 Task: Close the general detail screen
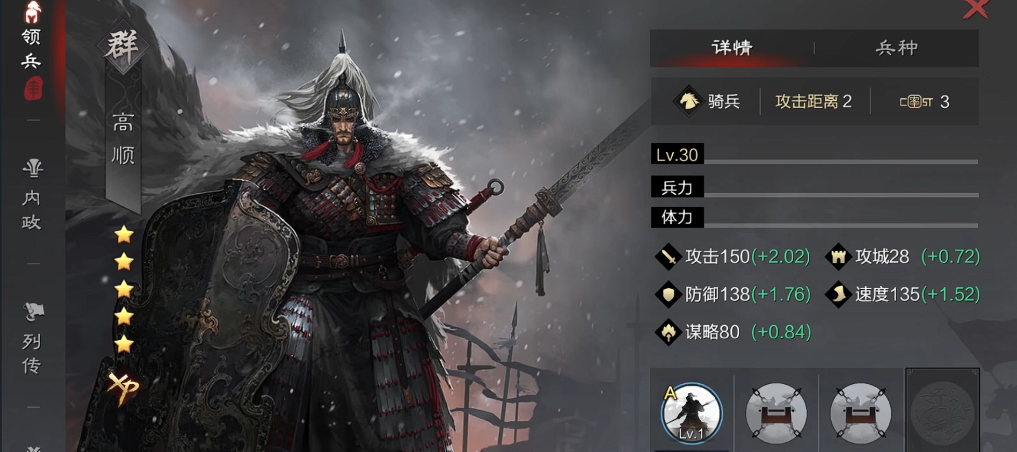click(x=975, y=9)
